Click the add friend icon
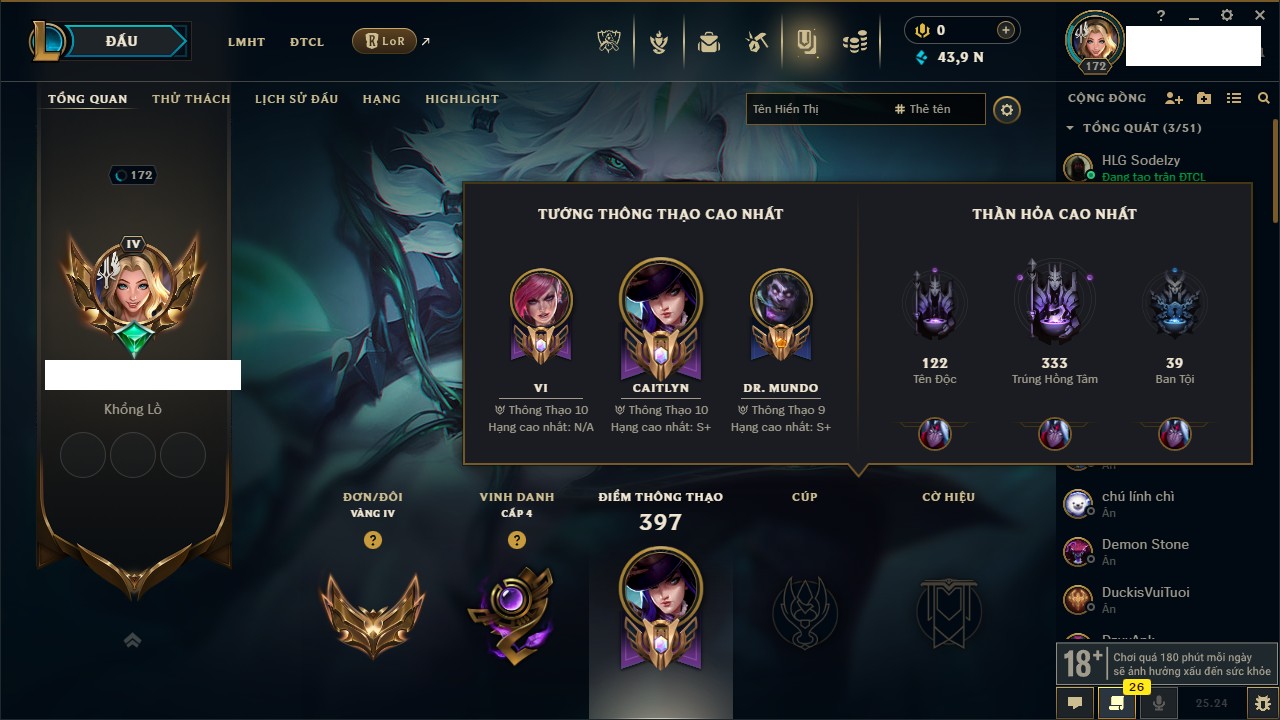 click(1174, 98)
